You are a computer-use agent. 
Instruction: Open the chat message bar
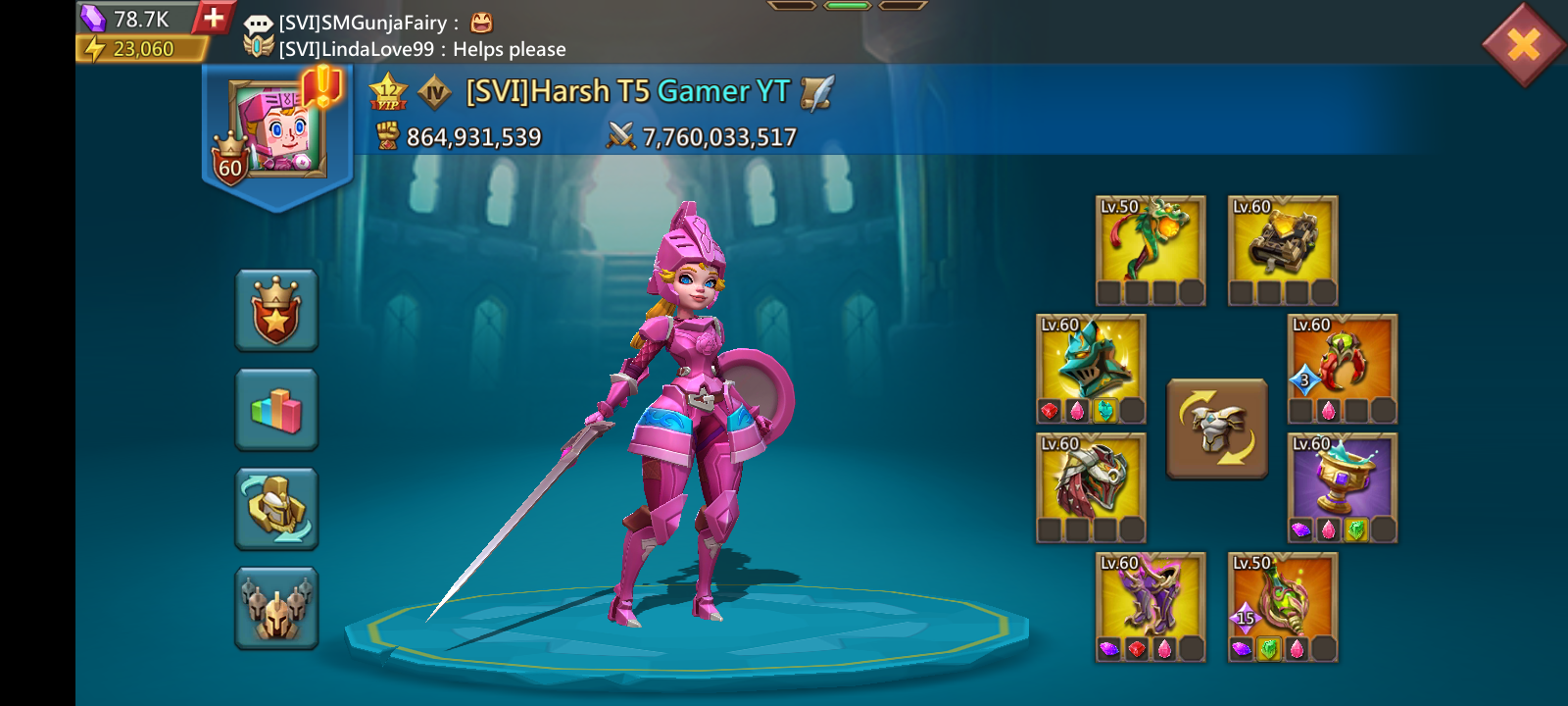click(421, 35)
